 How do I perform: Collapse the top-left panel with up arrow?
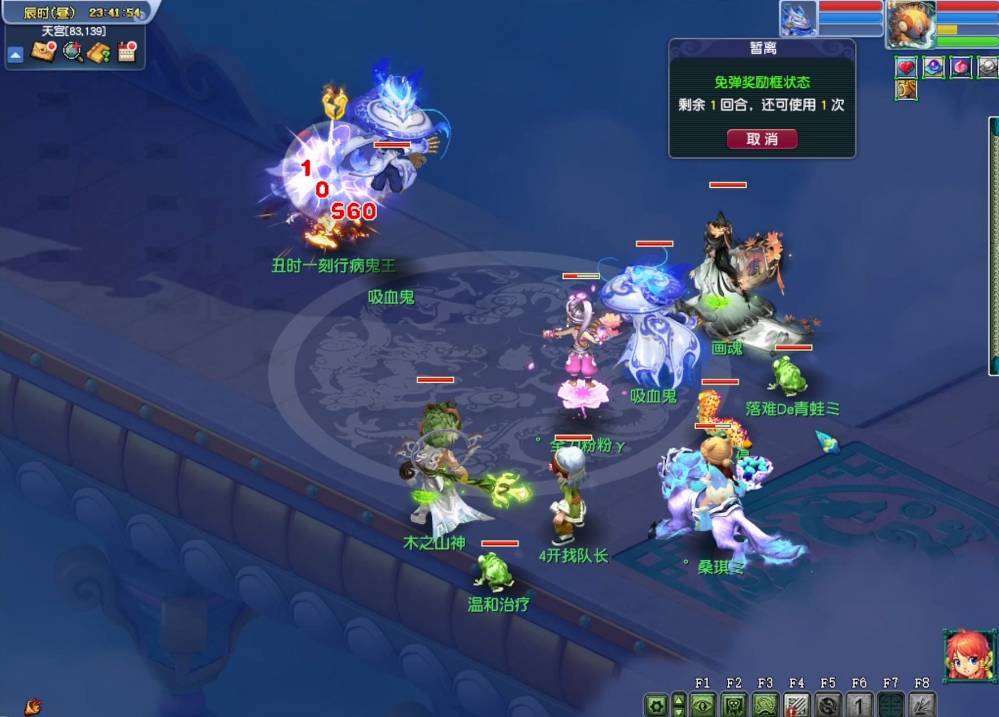tap(15, 55)
